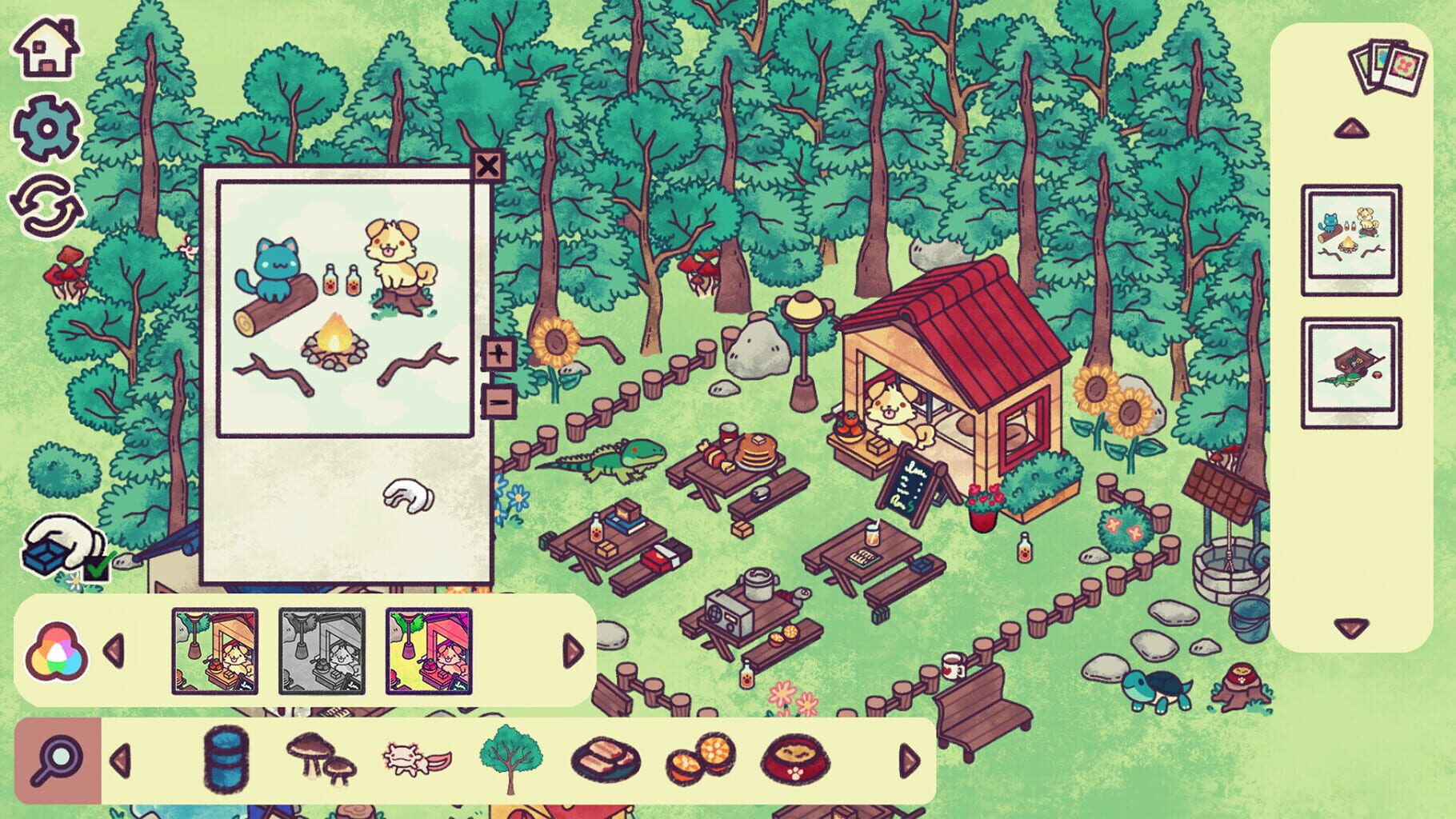This screenshot has height=819, width=1456.
Task: Click the home icon
Action: point(44,50)
